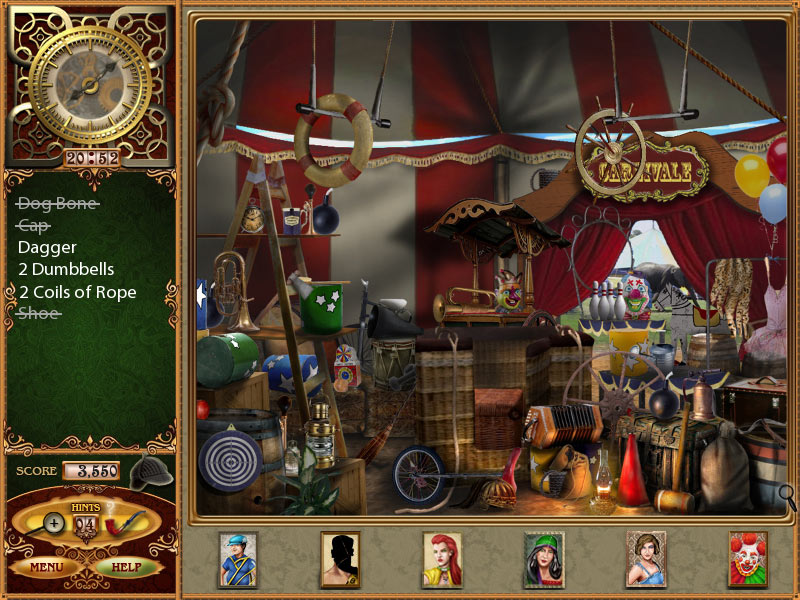The height and width of the screenshot is (600, 800).
Task: Choose 2 Coils of Rope list entry
Action: coord(77,292)
